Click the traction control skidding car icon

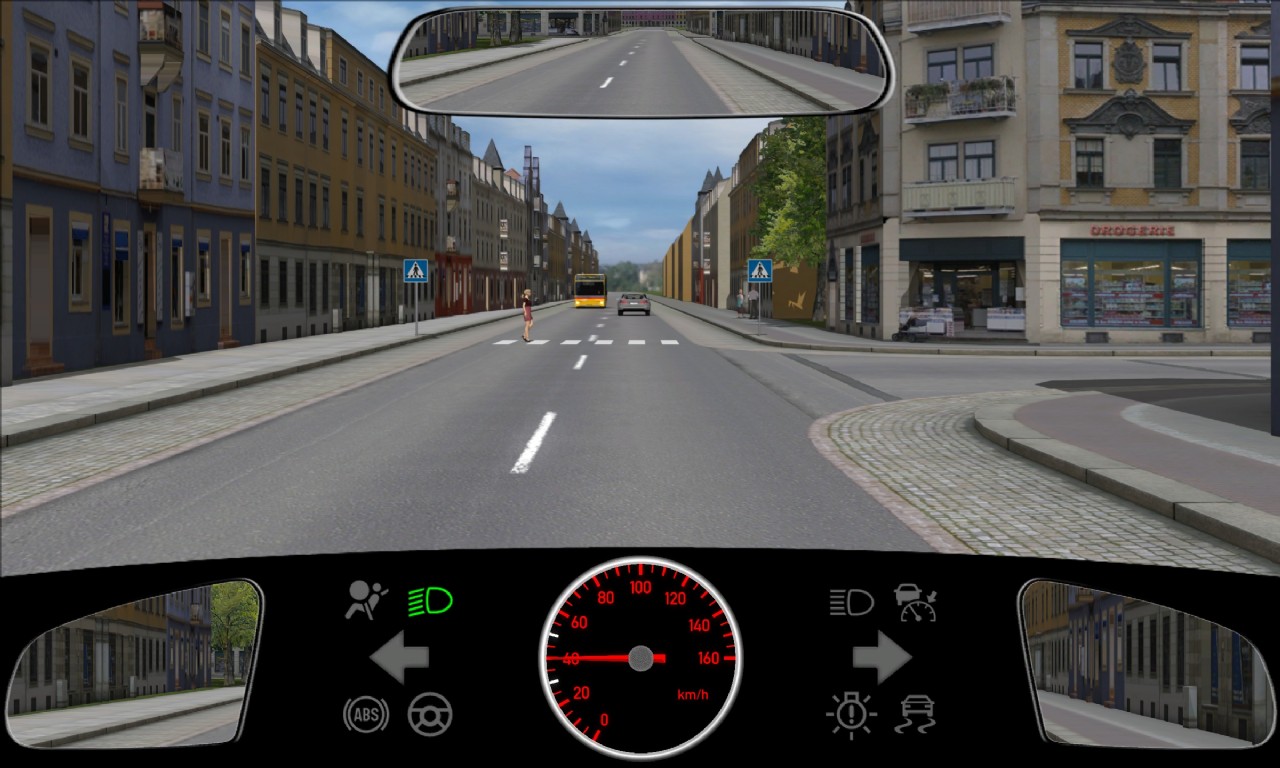pyautogui.click(x=916, y=714)
